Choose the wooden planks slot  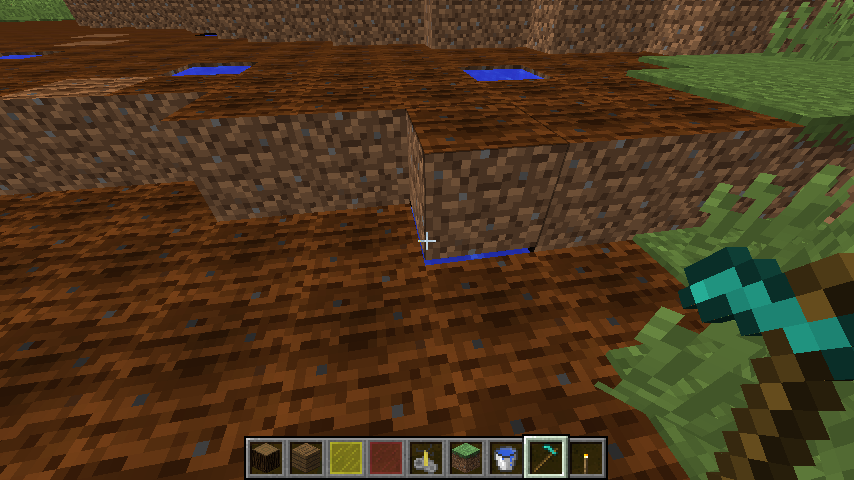click(306, 458)
